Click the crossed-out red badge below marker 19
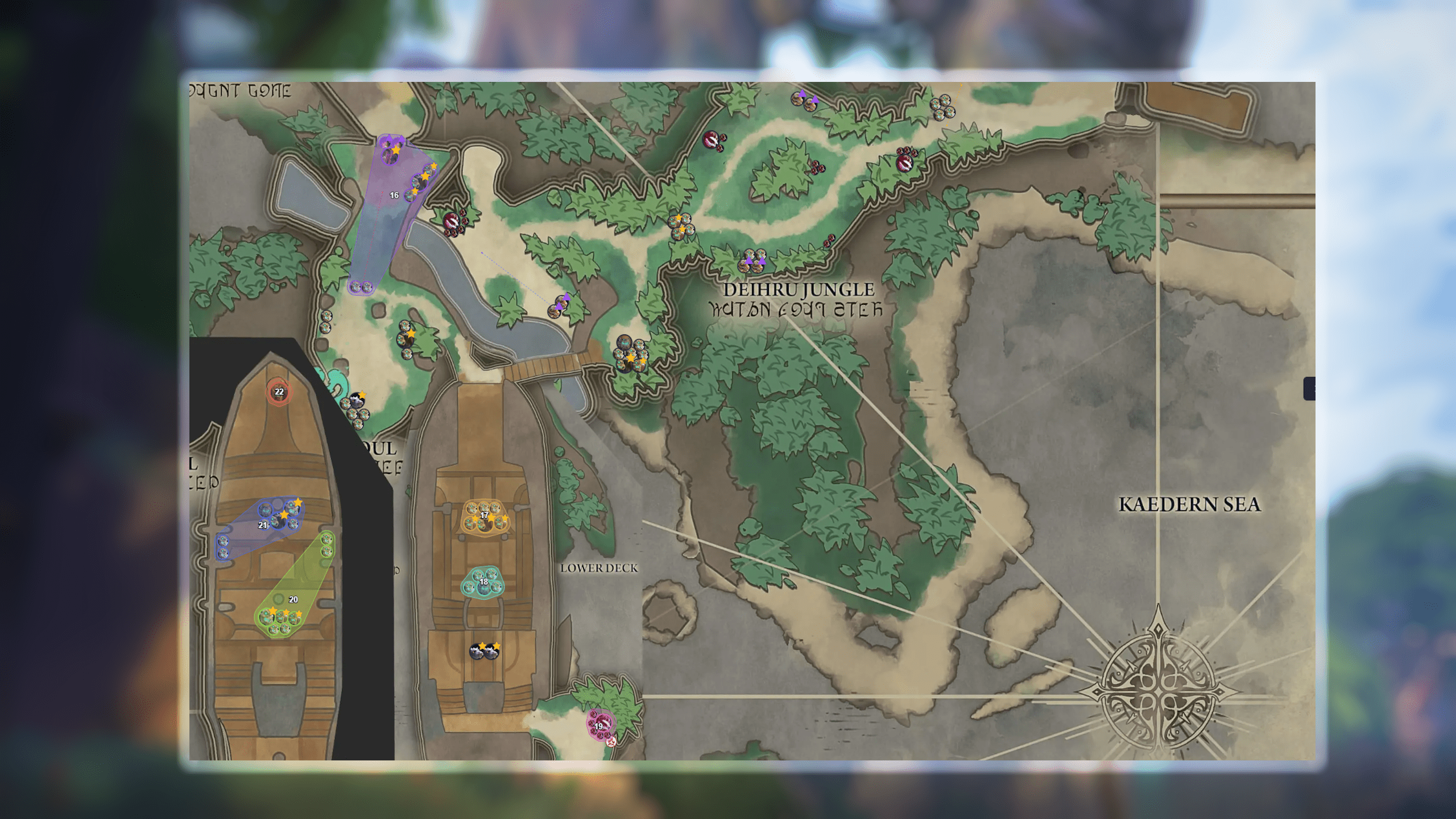The image size is (1456, 819). (612, 743)
